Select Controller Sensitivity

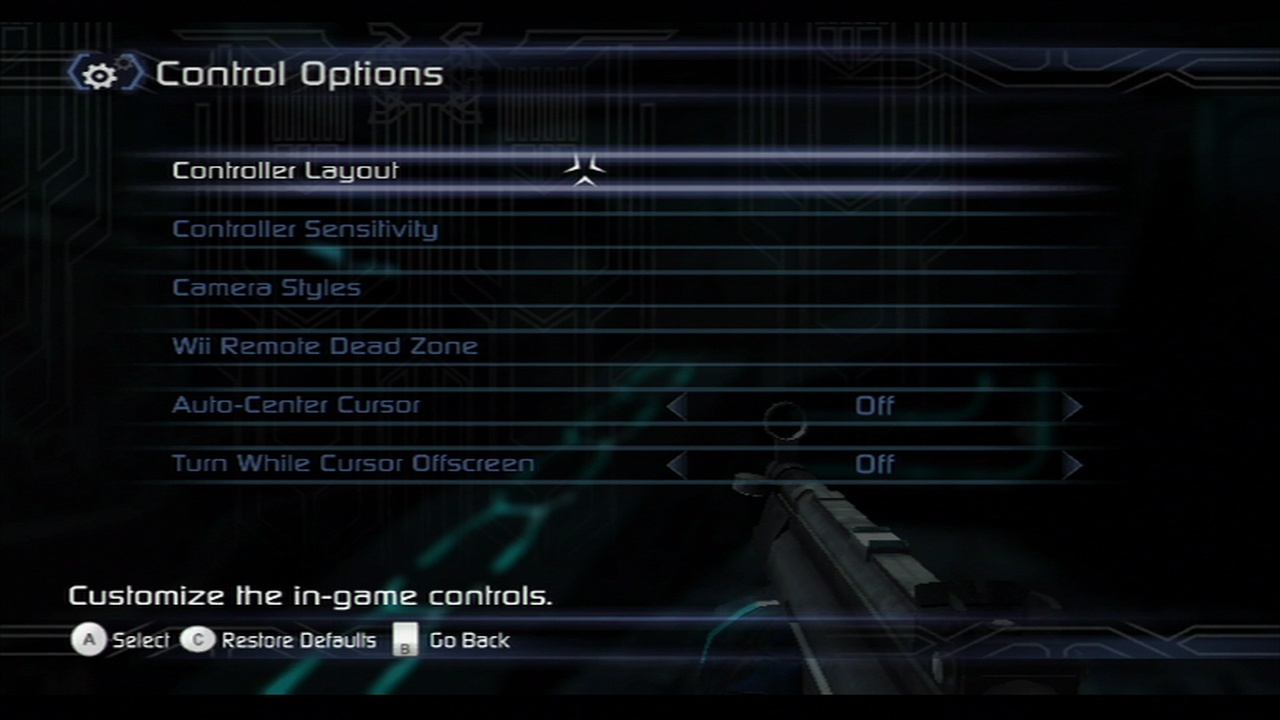coord(305,229)
